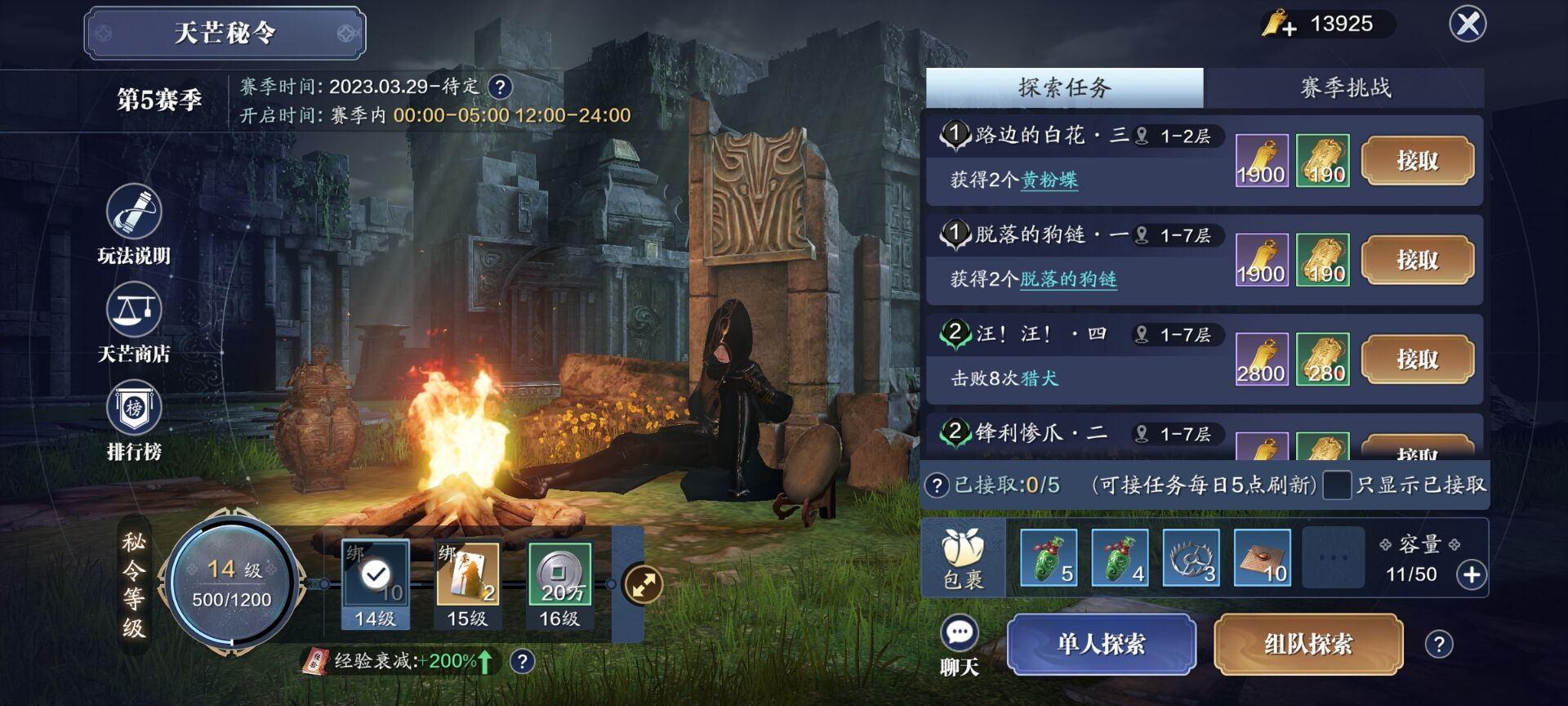Accept the 汪！汪！·四 quest
The height and width of the screenshot is (706, 1568).
[1417, 360]
